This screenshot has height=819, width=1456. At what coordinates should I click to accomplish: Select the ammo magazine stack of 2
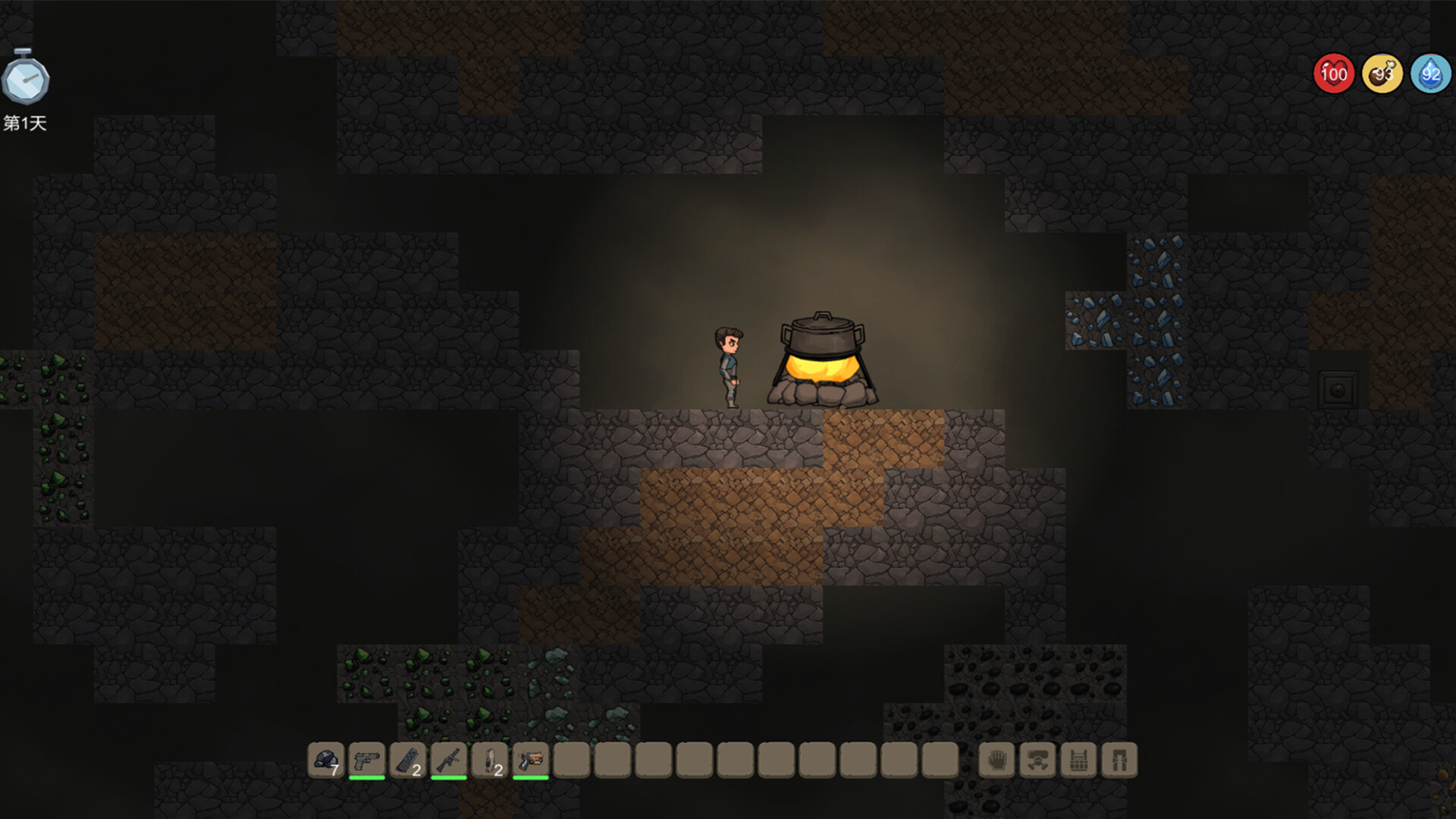pos(409,759)
